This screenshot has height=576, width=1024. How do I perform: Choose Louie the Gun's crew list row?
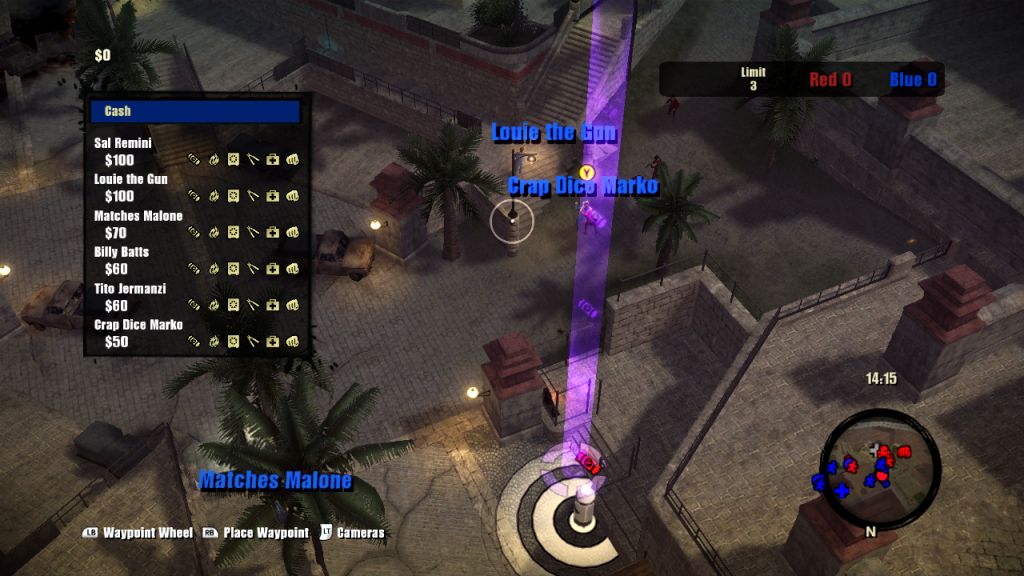131,179
